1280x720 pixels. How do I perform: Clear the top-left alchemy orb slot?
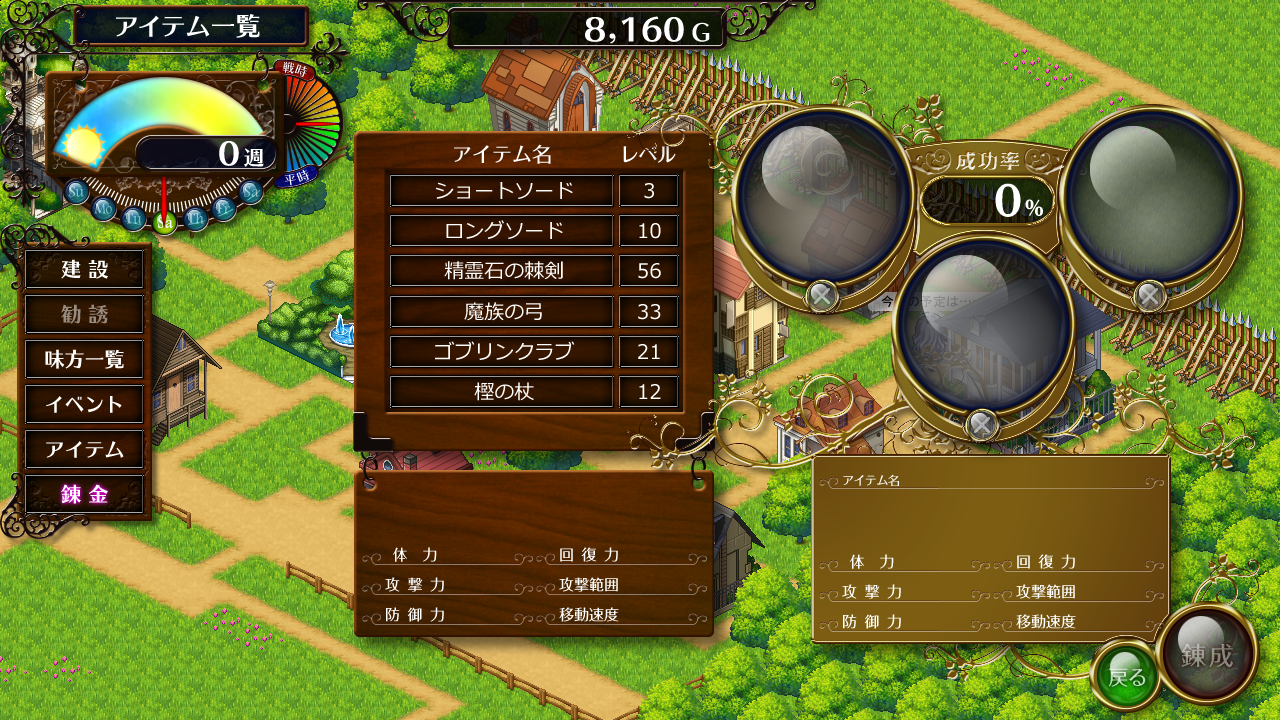[x=822, y=295]
